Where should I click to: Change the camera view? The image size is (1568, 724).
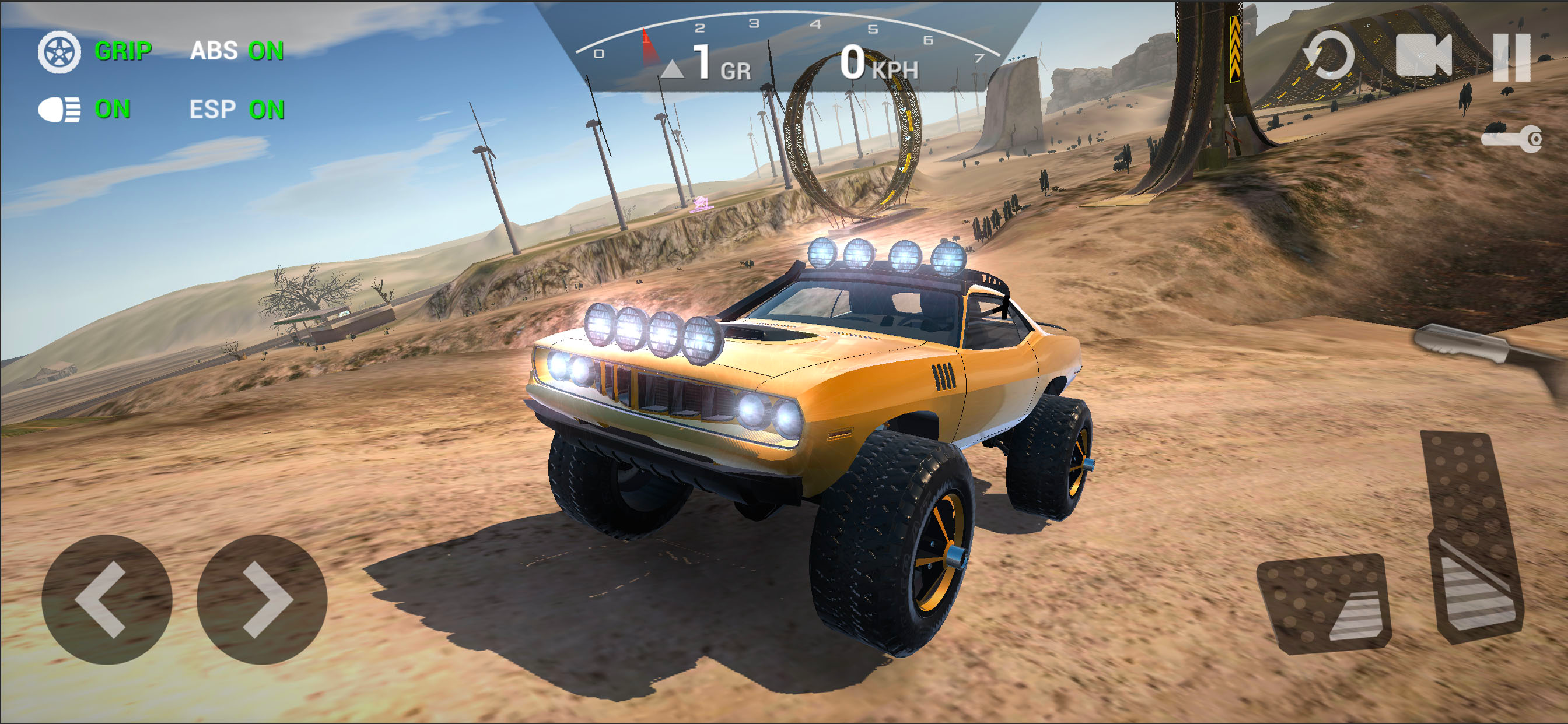click(x=1423, y=56)
